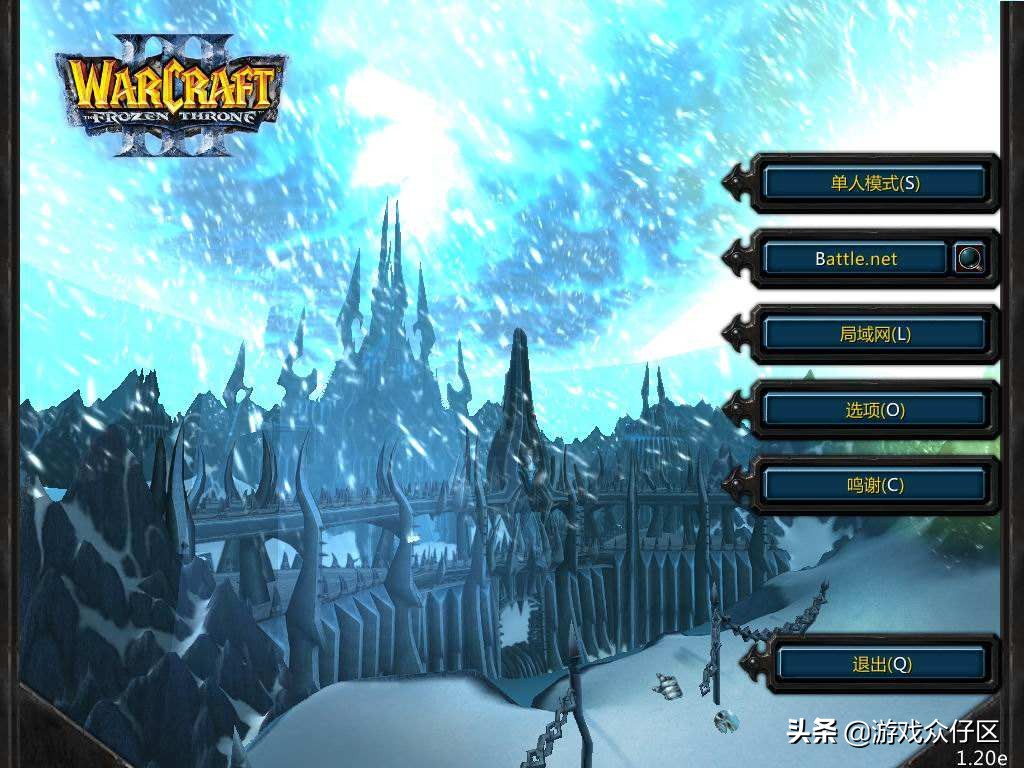Open the 选项(O) options menu

coord(874,409)
